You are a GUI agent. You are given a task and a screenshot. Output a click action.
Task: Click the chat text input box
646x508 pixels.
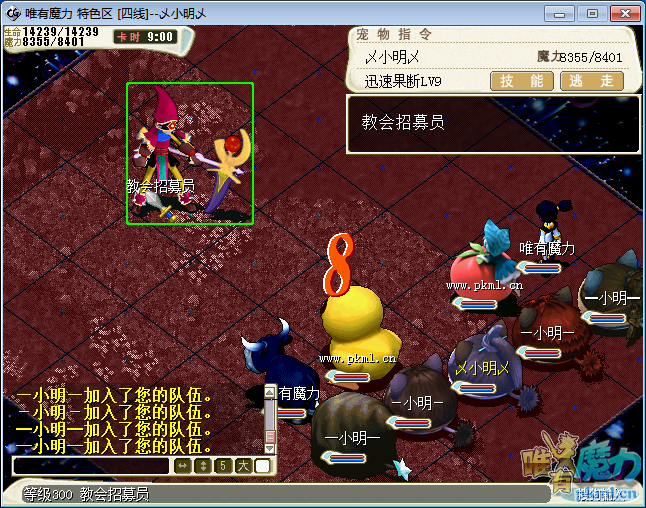click(x=92, y=466)
